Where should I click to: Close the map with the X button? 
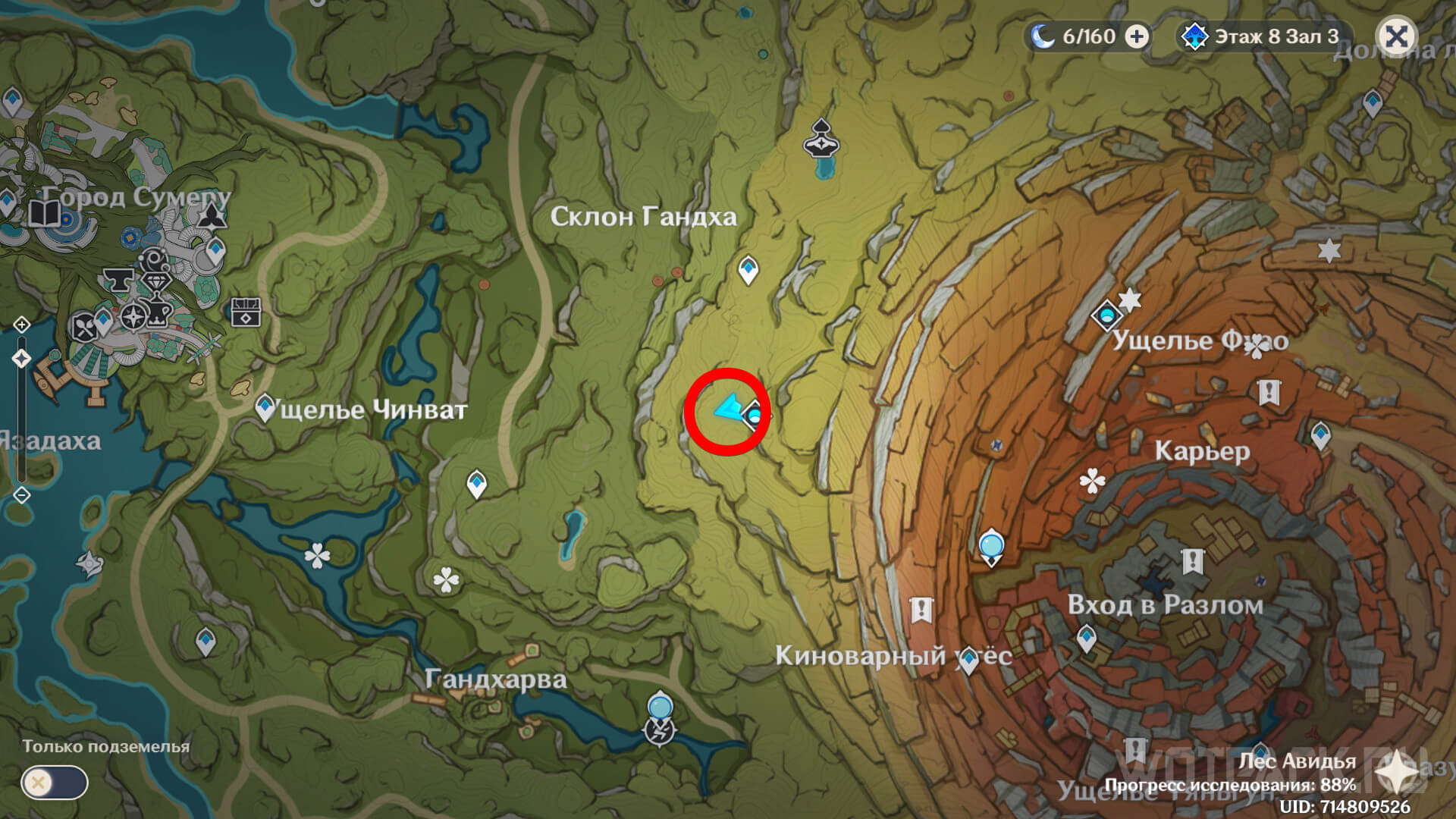coord(1396,36)
